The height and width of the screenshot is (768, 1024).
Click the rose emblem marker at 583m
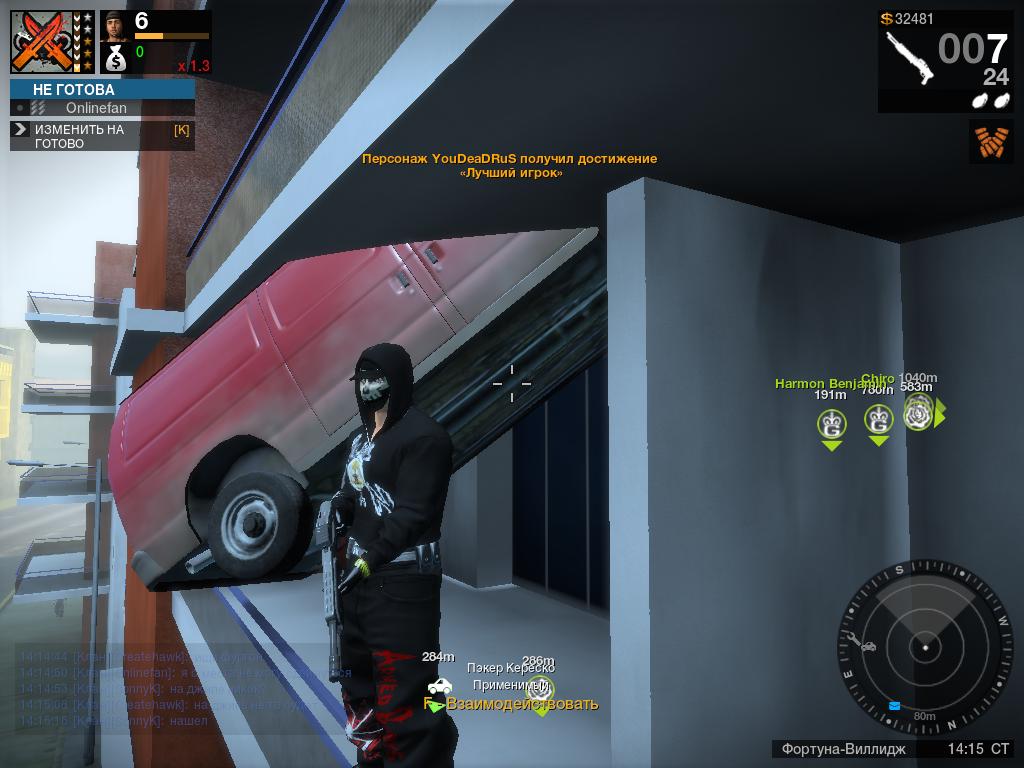pyautogui.click(x=918, y=413)
